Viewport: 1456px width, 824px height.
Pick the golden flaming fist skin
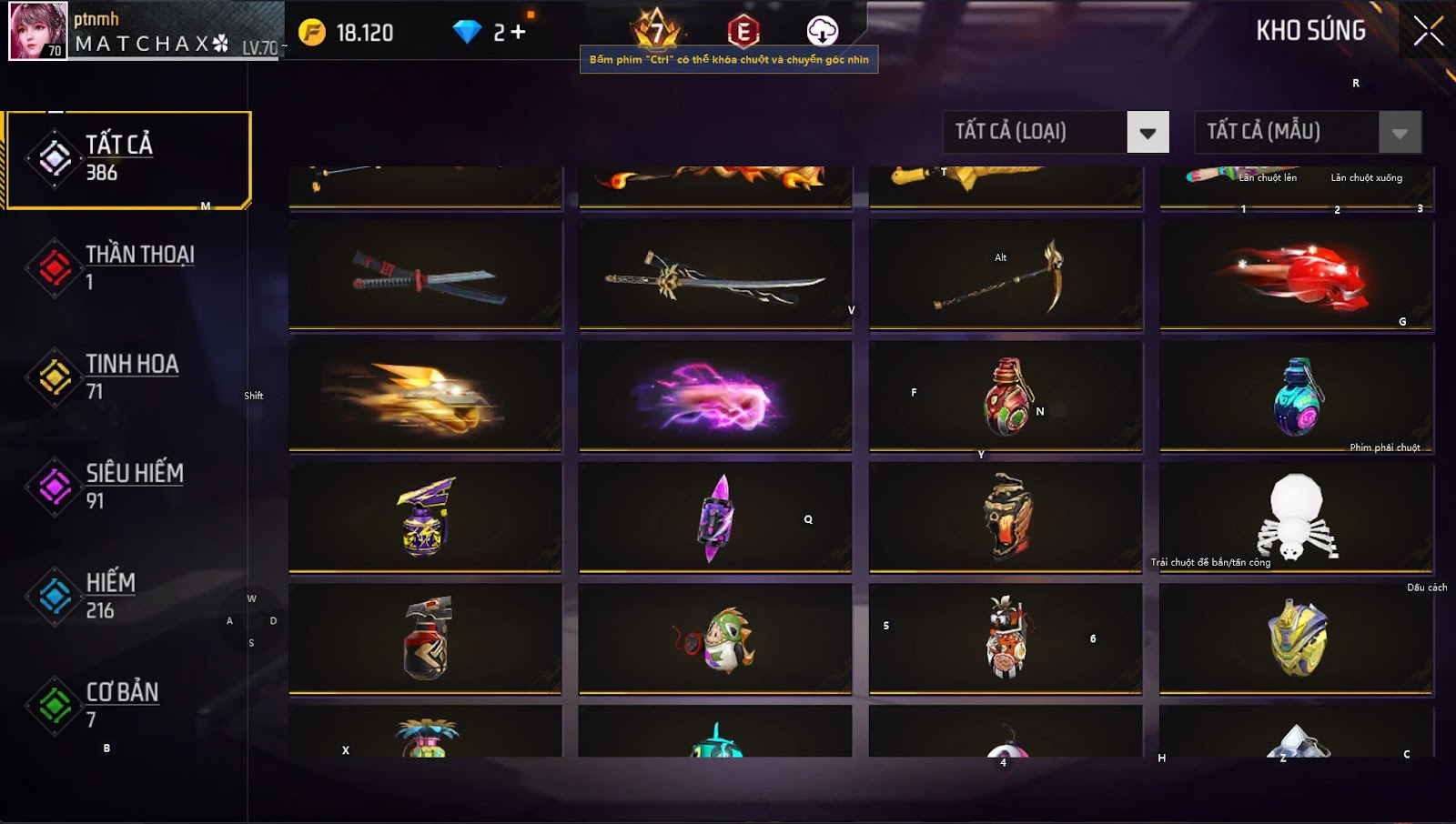click(x=425, y=397)
